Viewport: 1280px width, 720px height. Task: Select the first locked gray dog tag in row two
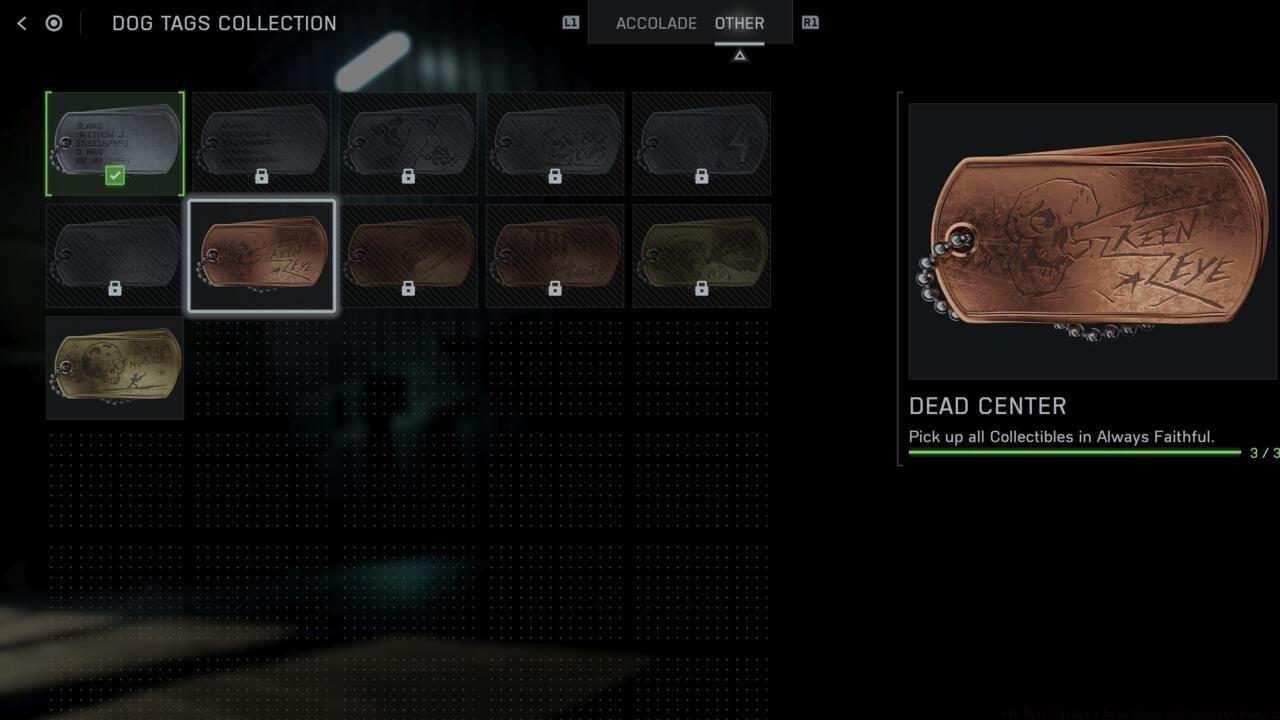point(113,255)
